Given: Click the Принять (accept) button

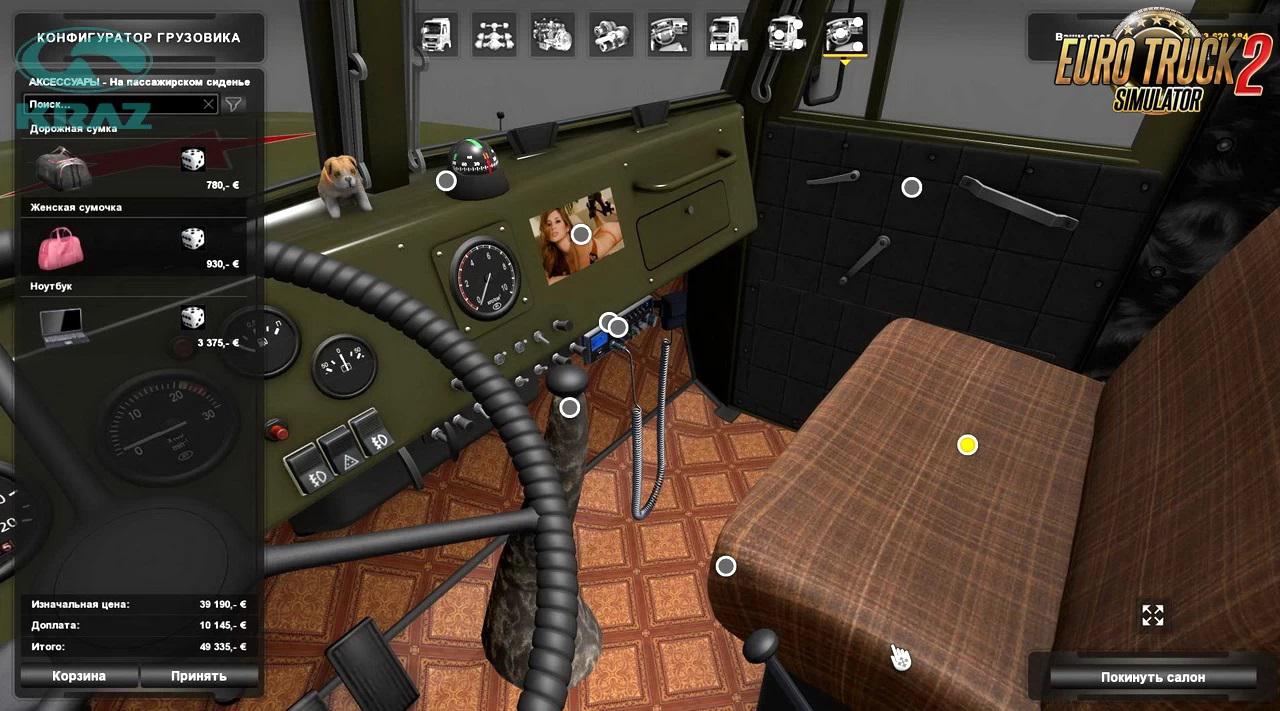Looking at the screenshot, I should [198, 676].
